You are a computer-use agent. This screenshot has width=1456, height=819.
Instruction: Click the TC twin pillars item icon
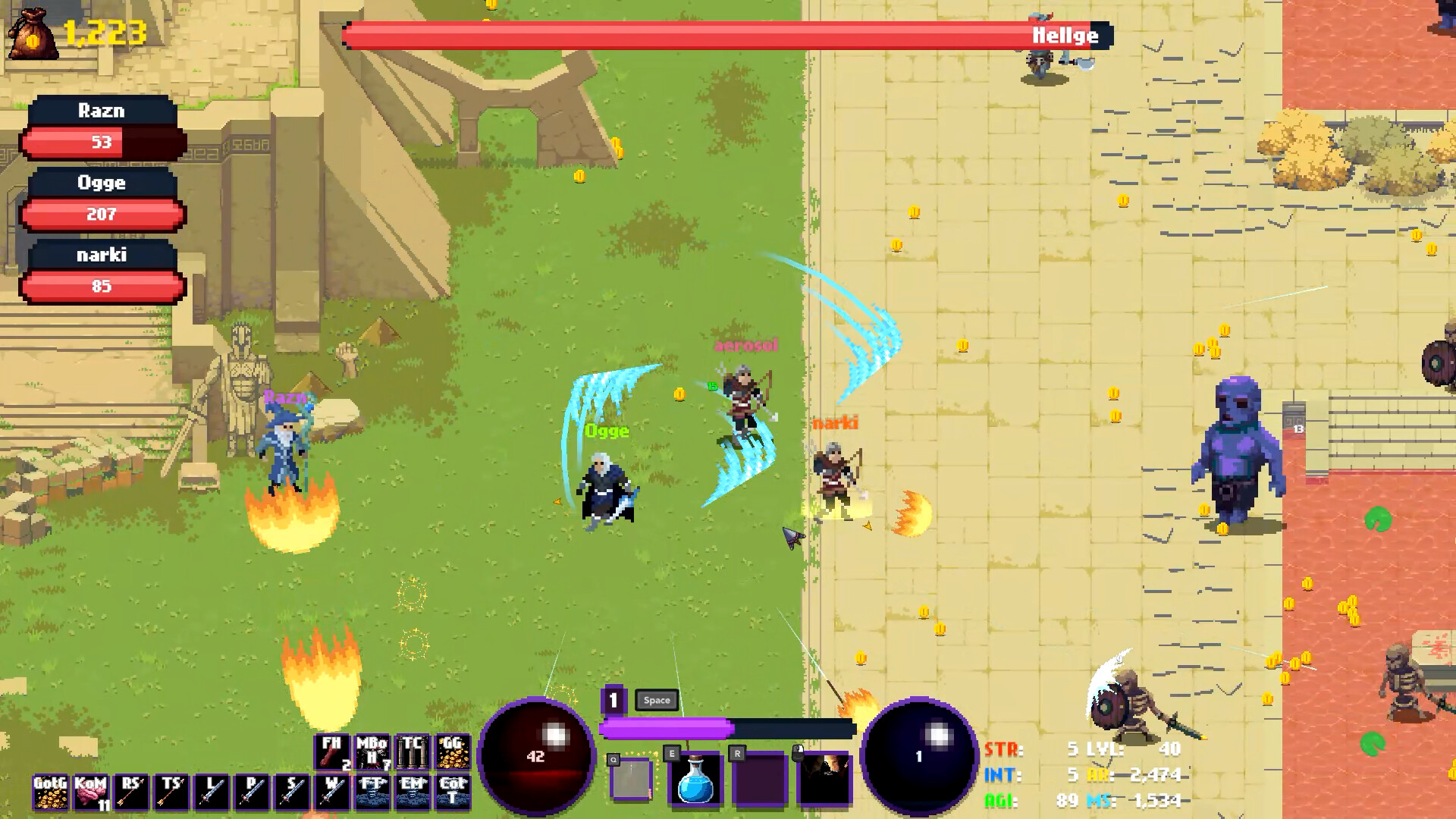tap(413, 752)
